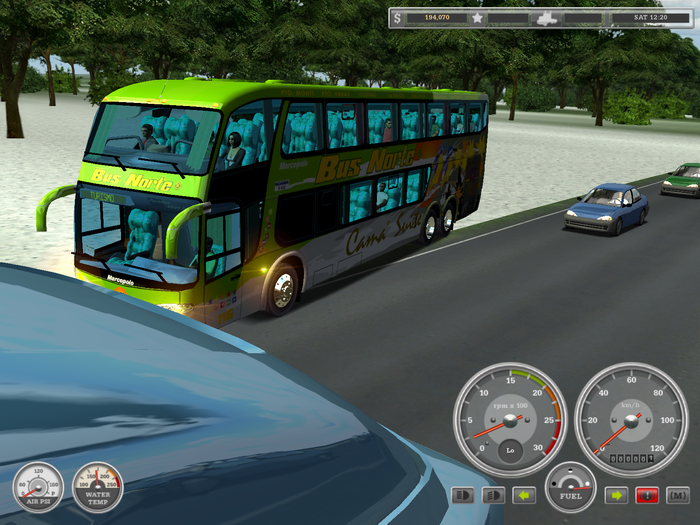Activate the left turn signal arrow
This screenshot has width=700, height=525.
click(524, 495)
